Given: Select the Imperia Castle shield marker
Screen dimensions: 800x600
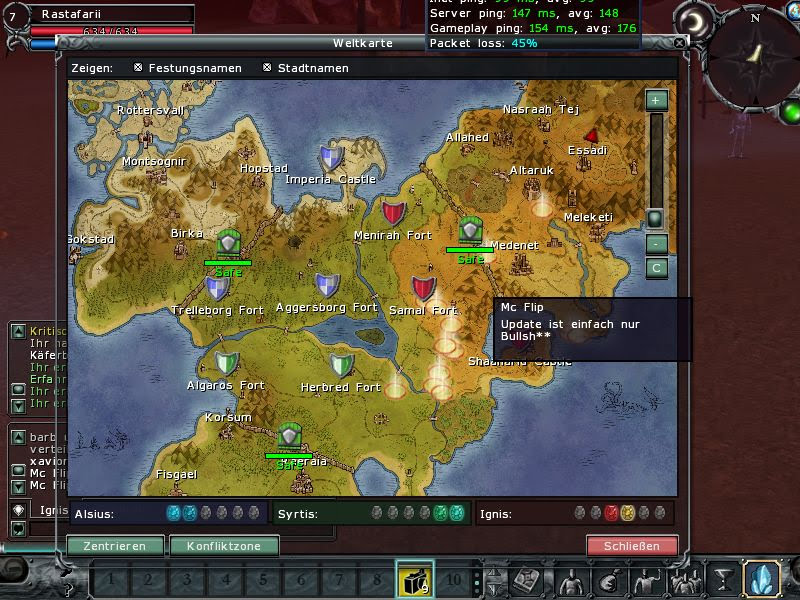Looking at the screenshot, I should coord(331,158).
